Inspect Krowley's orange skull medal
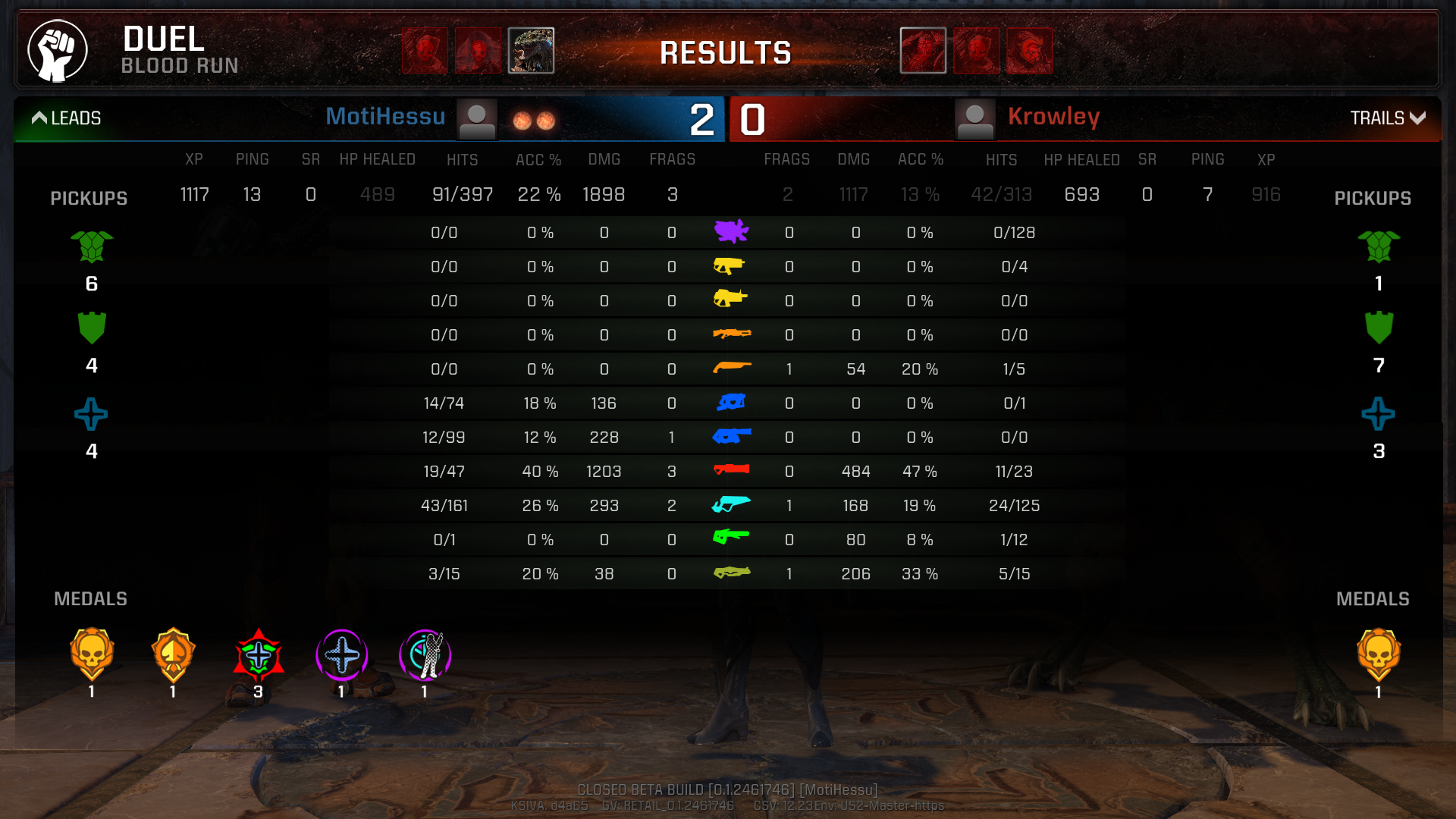Image resolution: width=1456 pixels, height=819 pixels. (x=1378, y=654)
